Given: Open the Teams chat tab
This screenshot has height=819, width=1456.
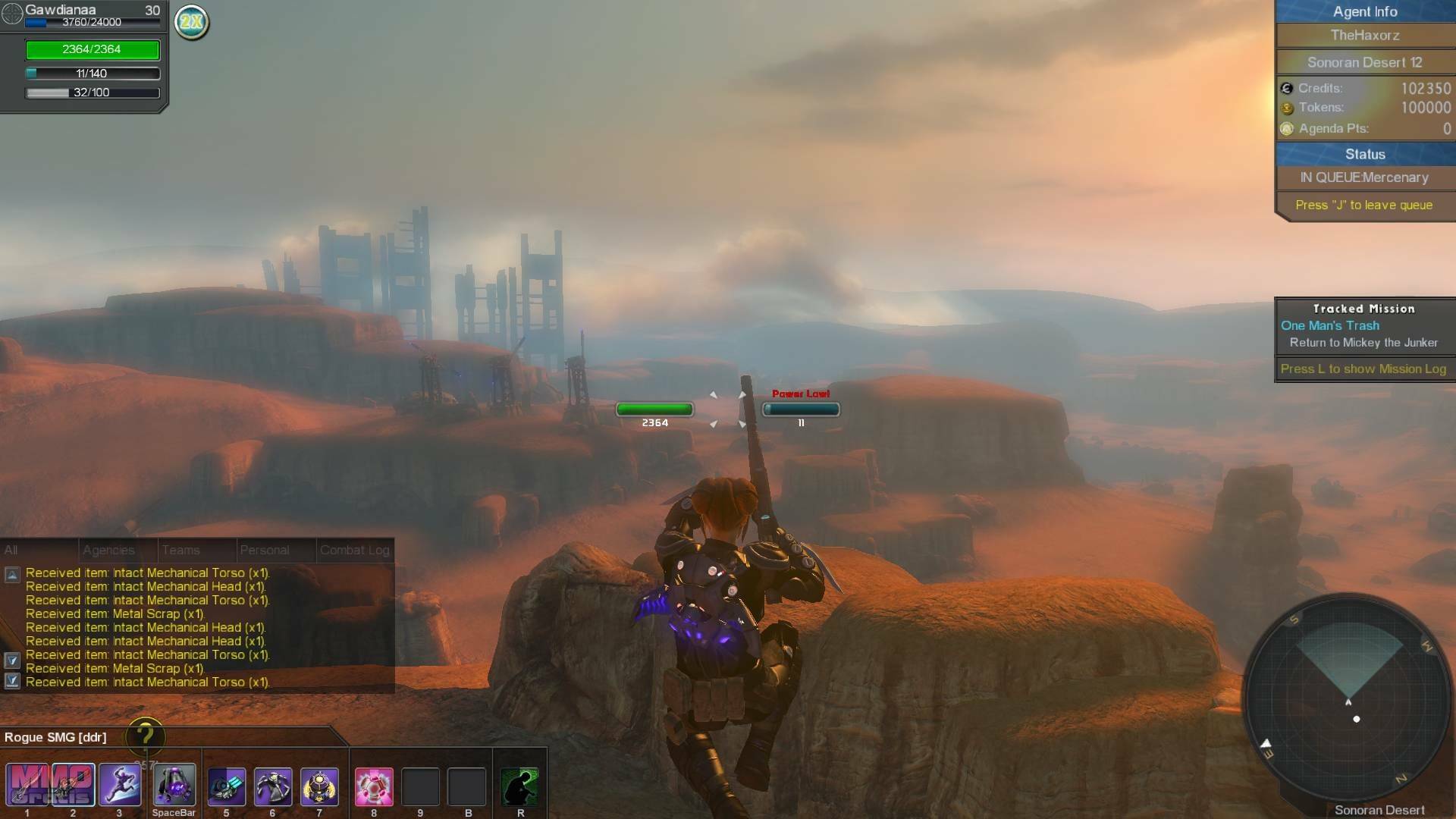Looking at the screenshot, I should tap(180, 551).
